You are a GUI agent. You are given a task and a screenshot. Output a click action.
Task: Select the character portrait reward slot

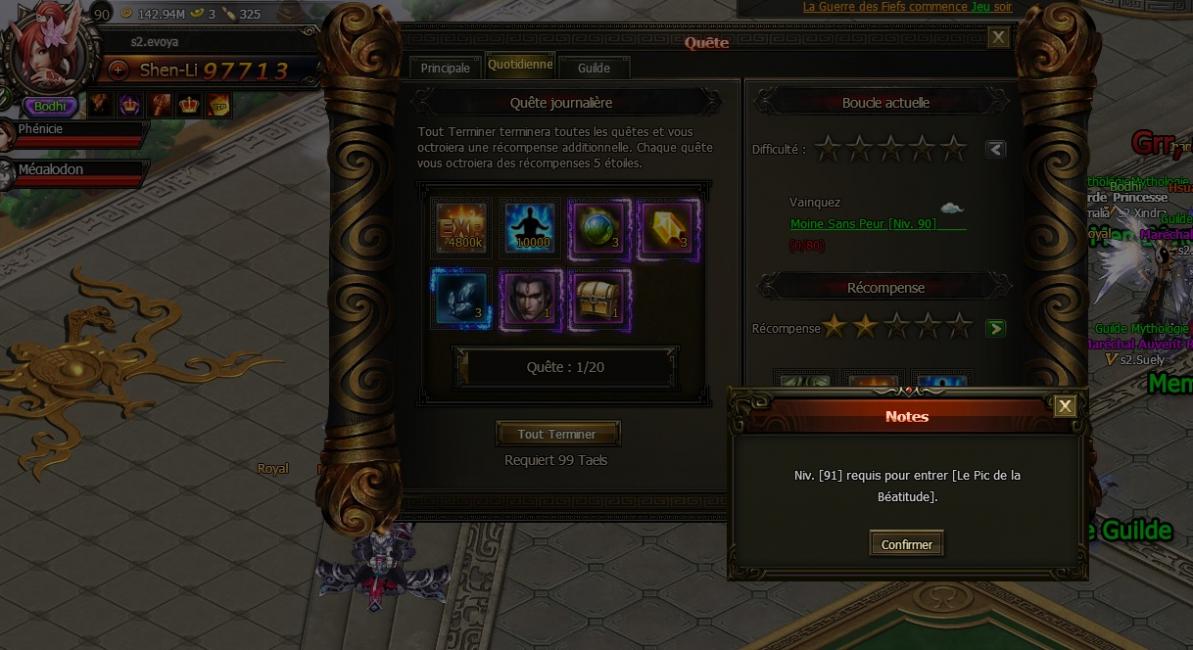530,298
